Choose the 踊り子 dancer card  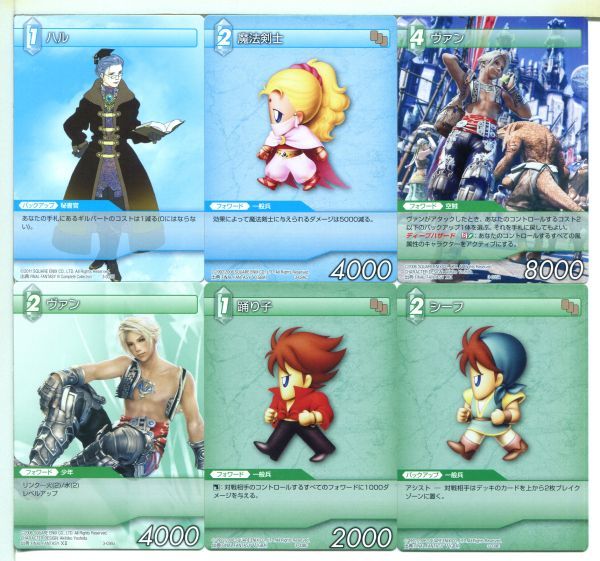pos(300,416)
